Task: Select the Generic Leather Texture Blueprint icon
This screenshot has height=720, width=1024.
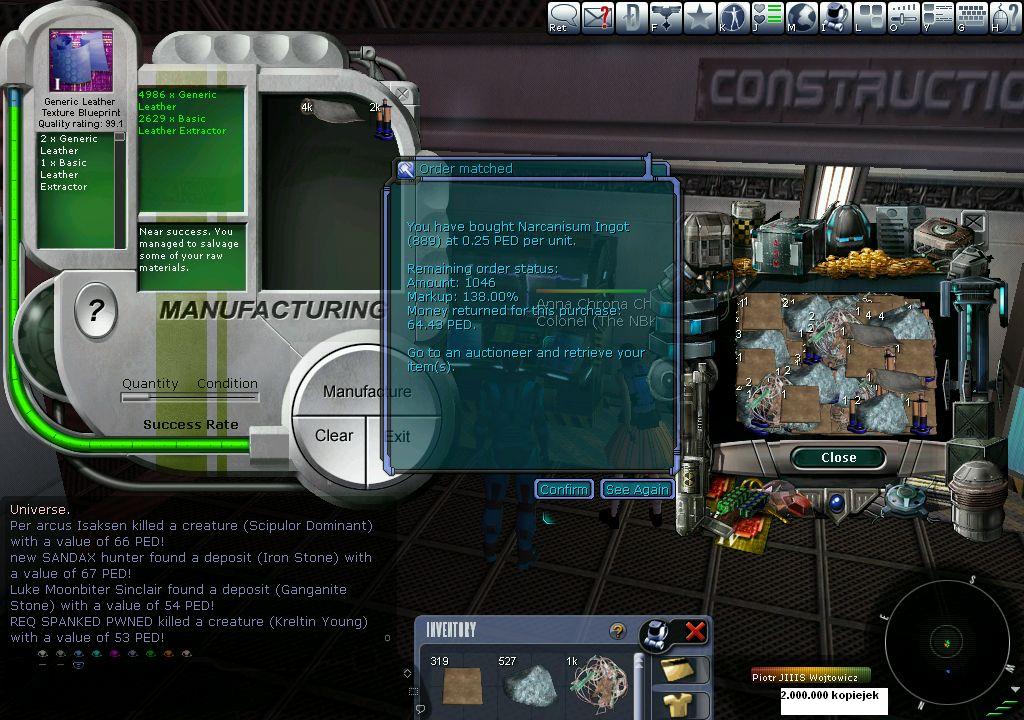Action: pos(80,61)
